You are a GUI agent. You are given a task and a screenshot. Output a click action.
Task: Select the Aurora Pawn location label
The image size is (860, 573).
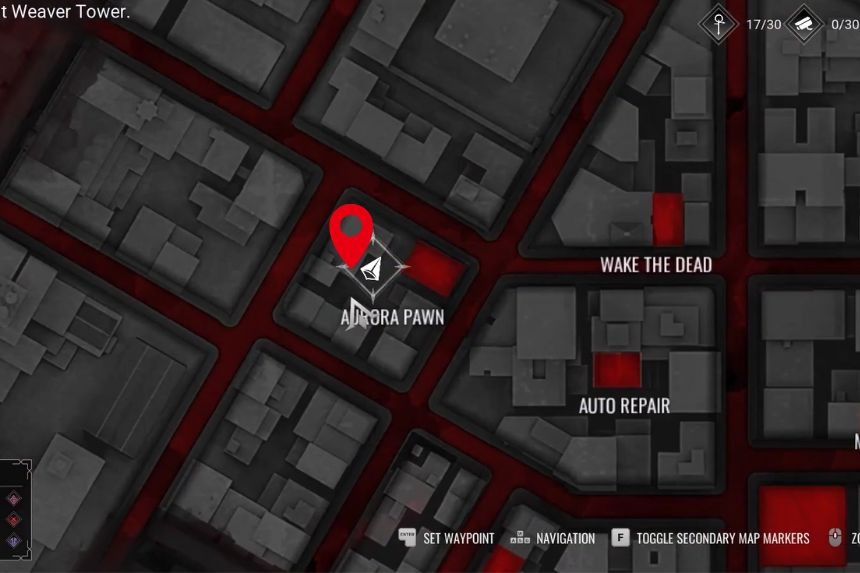click(392, 317)
